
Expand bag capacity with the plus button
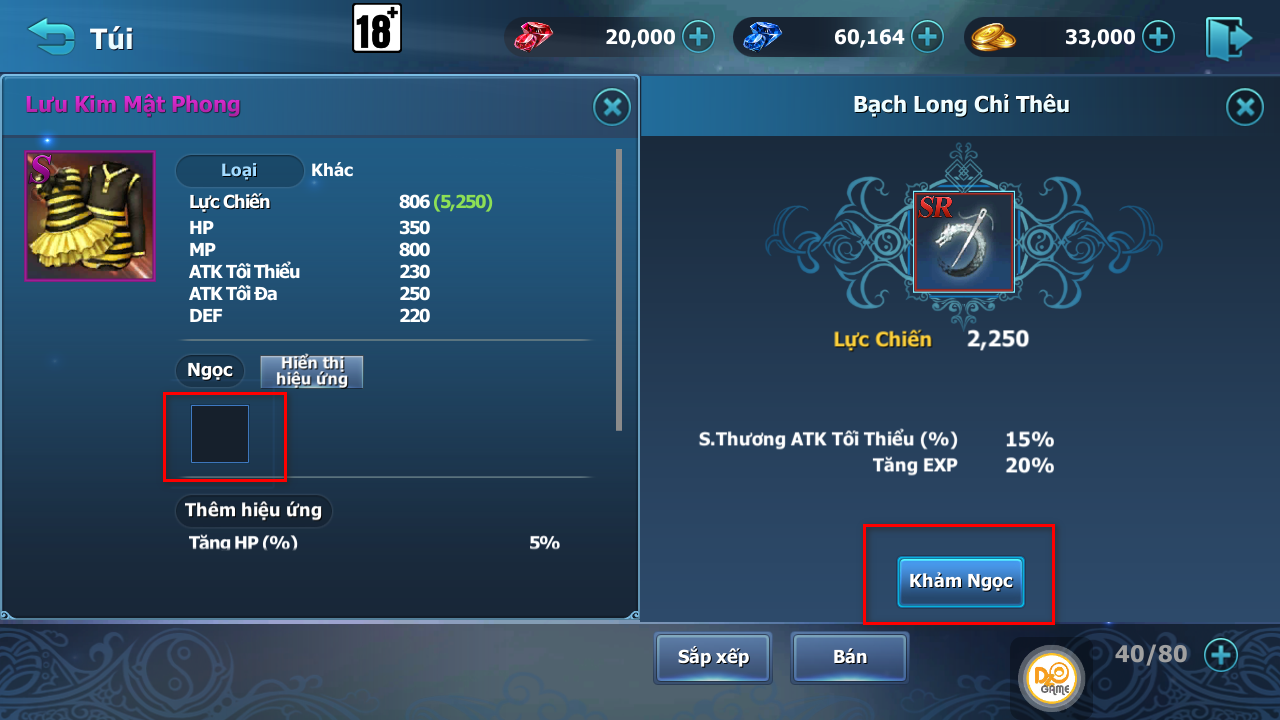tap(1220, 655)
